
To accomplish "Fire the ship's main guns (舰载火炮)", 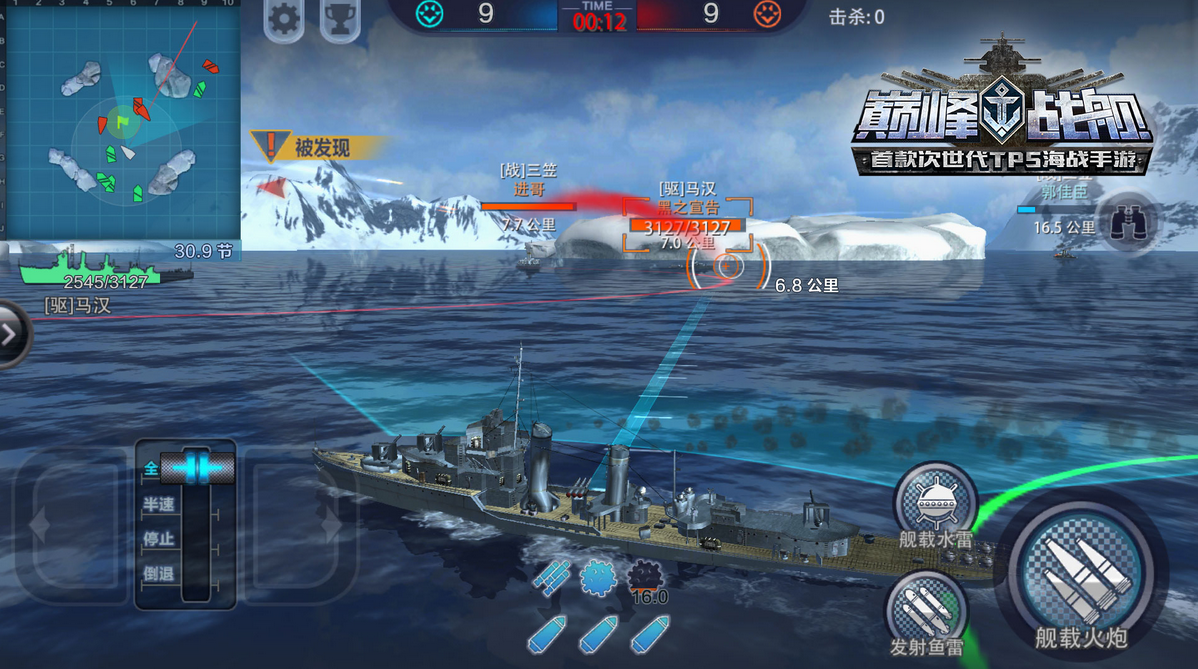I will point(1082,576).
